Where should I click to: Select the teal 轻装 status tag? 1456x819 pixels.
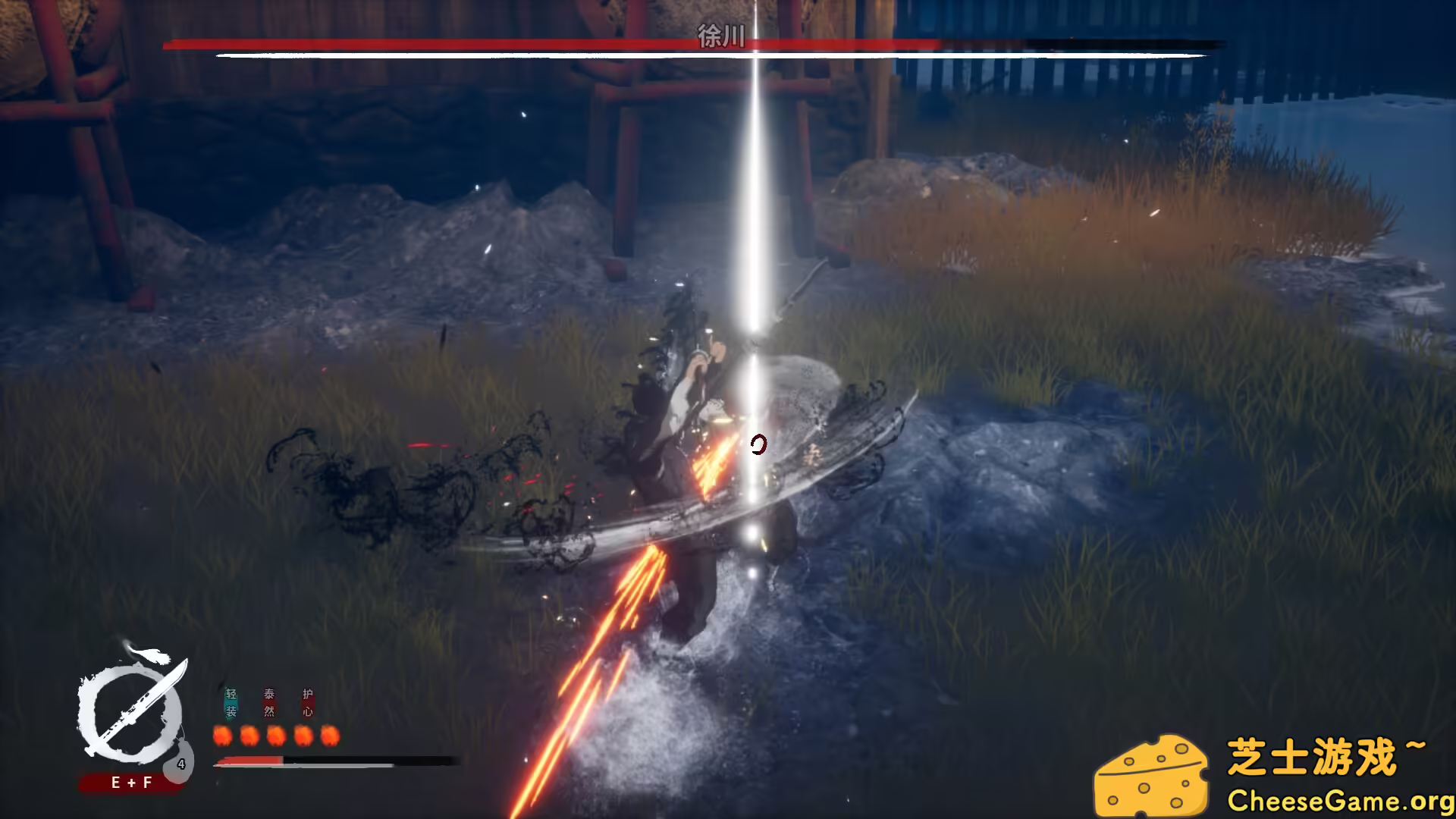tap(231, 703)
